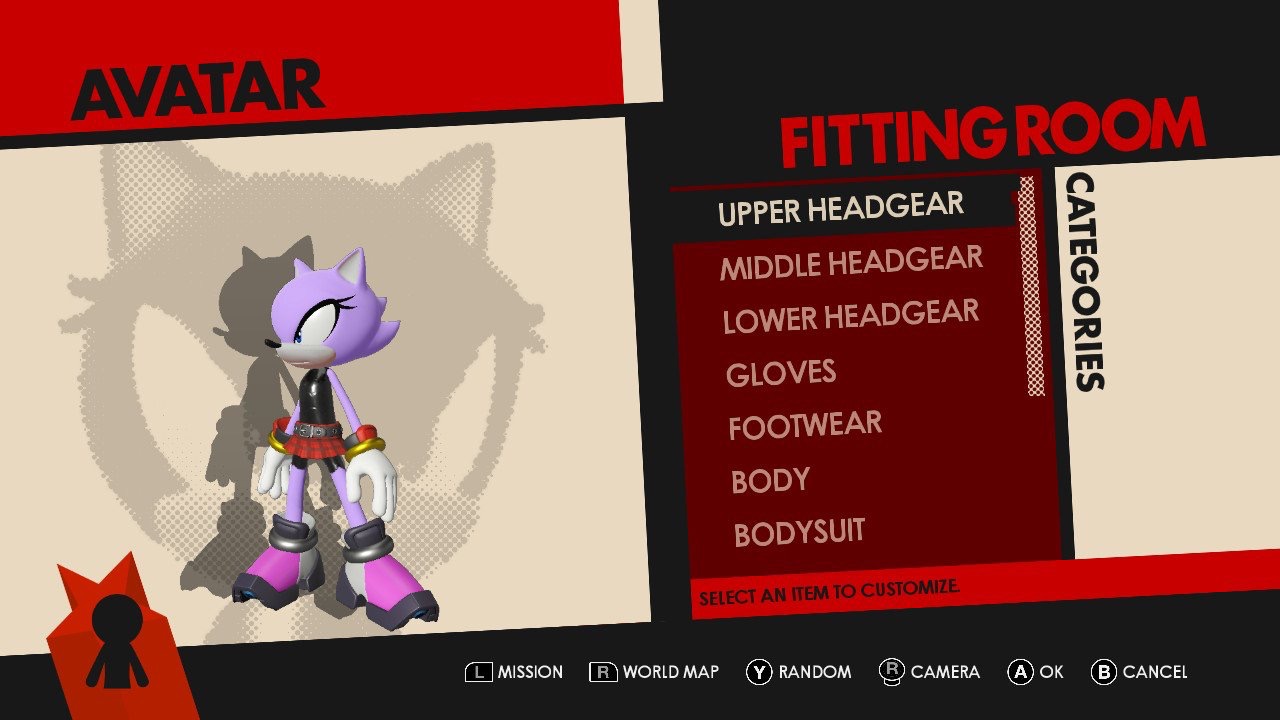Select the Footwear category
This screenshot has width=1280, height=720.
coord(805,427)
